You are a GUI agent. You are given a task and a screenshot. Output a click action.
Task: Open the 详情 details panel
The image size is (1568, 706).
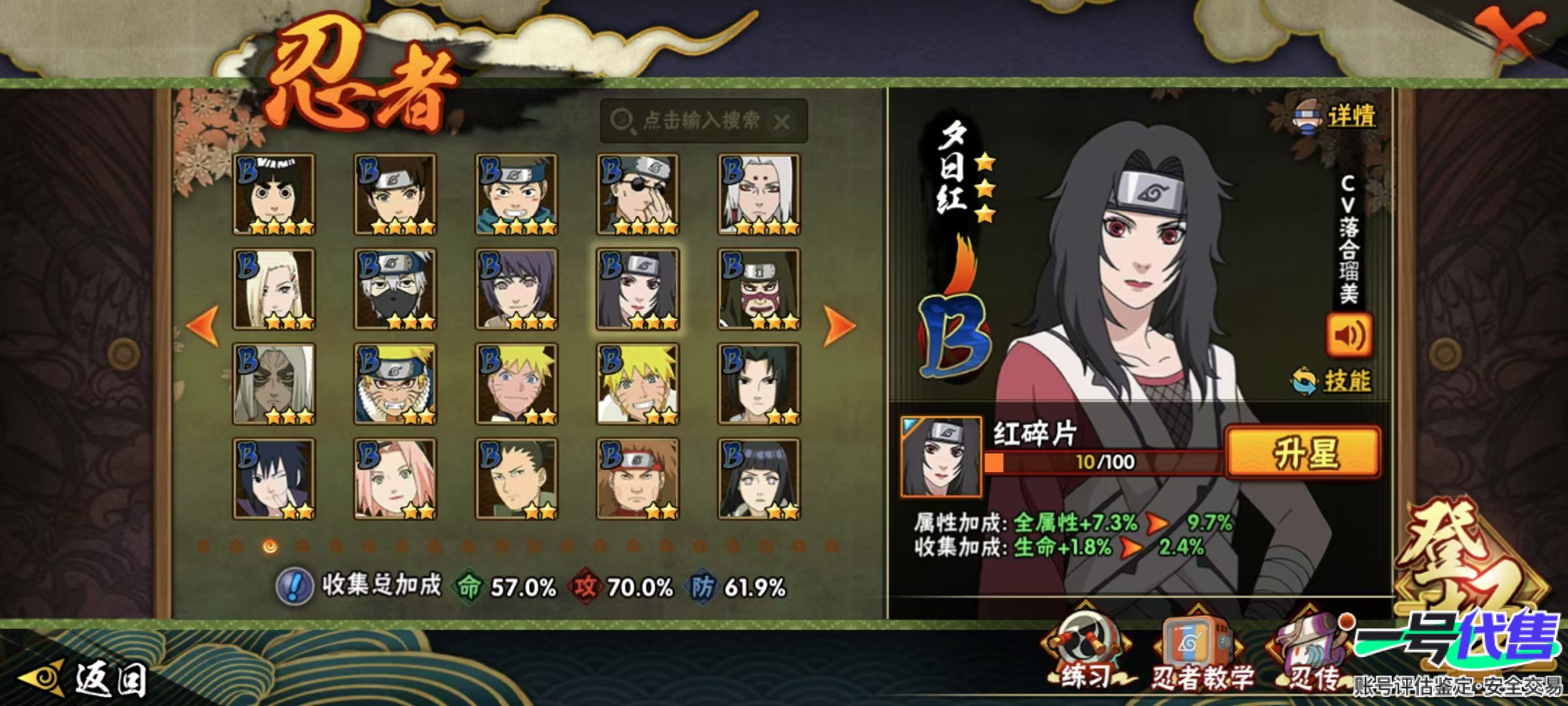pyautogui.click(x=1336, y=117)
